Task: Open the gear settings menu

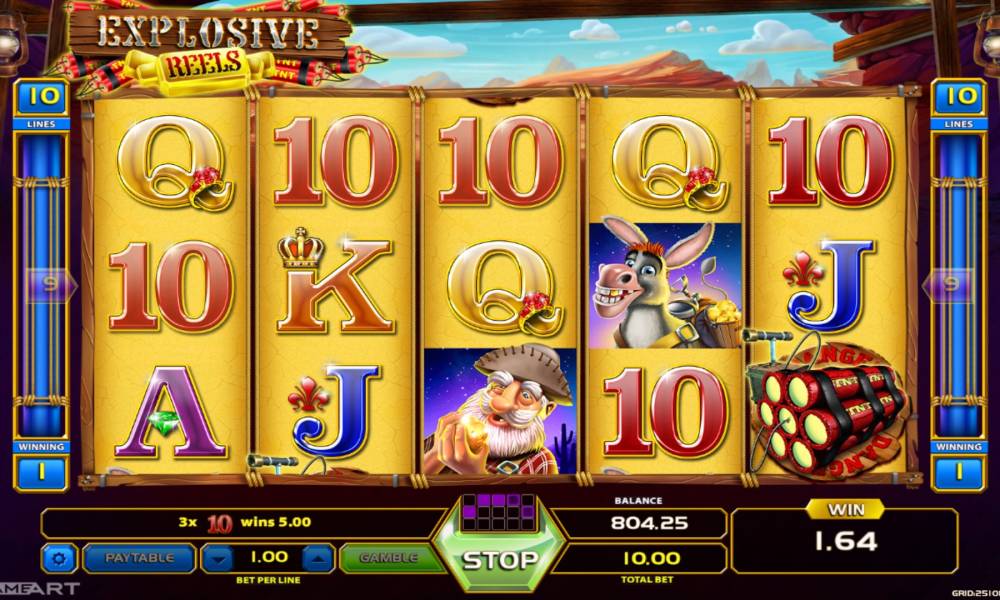Action: [x=58, y=558]
